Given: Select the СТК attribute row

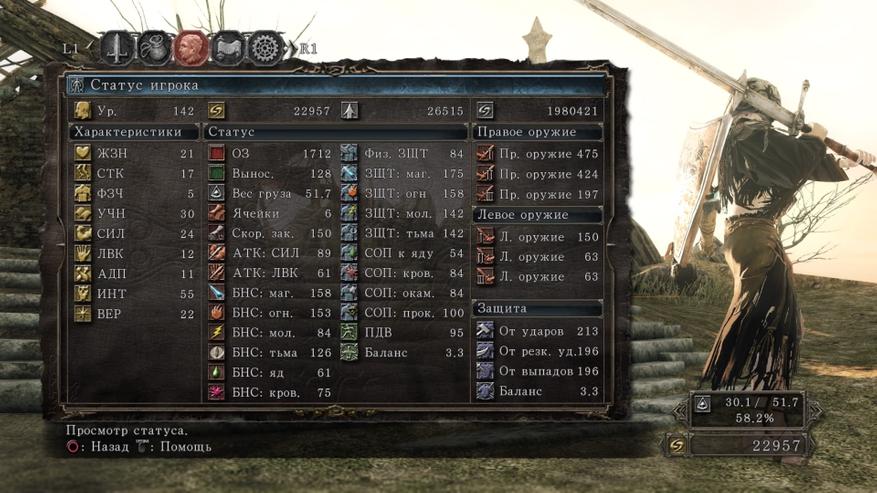Looking at the screenshot, I should click(134, 173).
